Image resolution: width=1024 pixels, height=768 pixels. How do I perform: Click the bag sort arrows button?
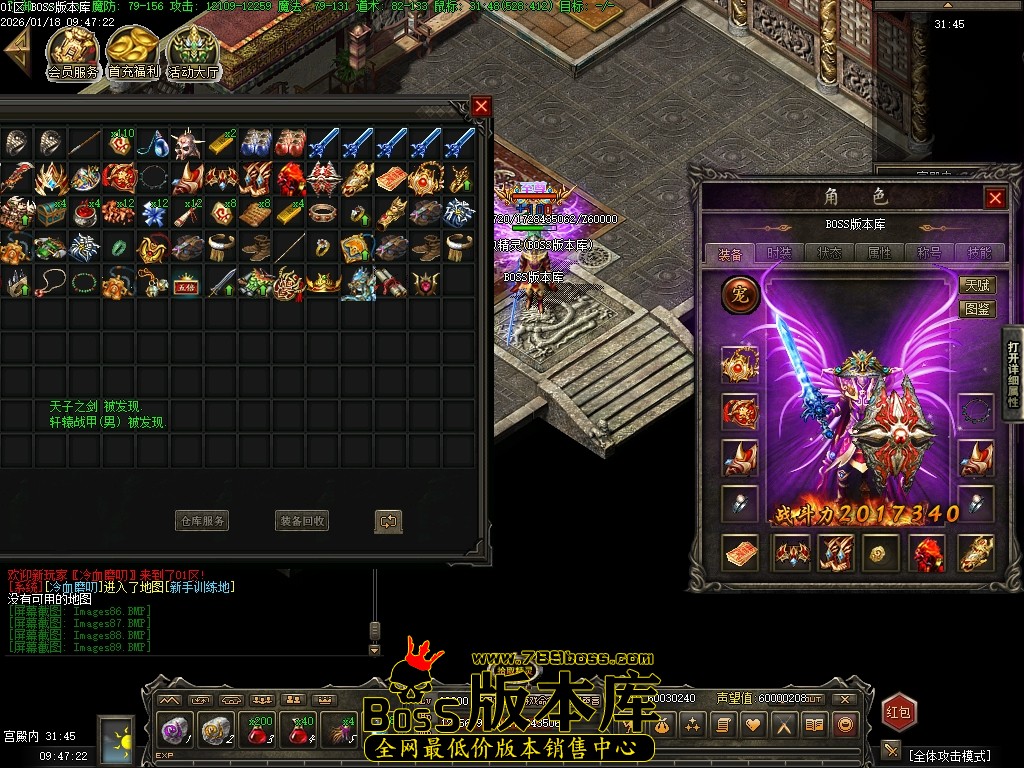(x=388, y=521)
